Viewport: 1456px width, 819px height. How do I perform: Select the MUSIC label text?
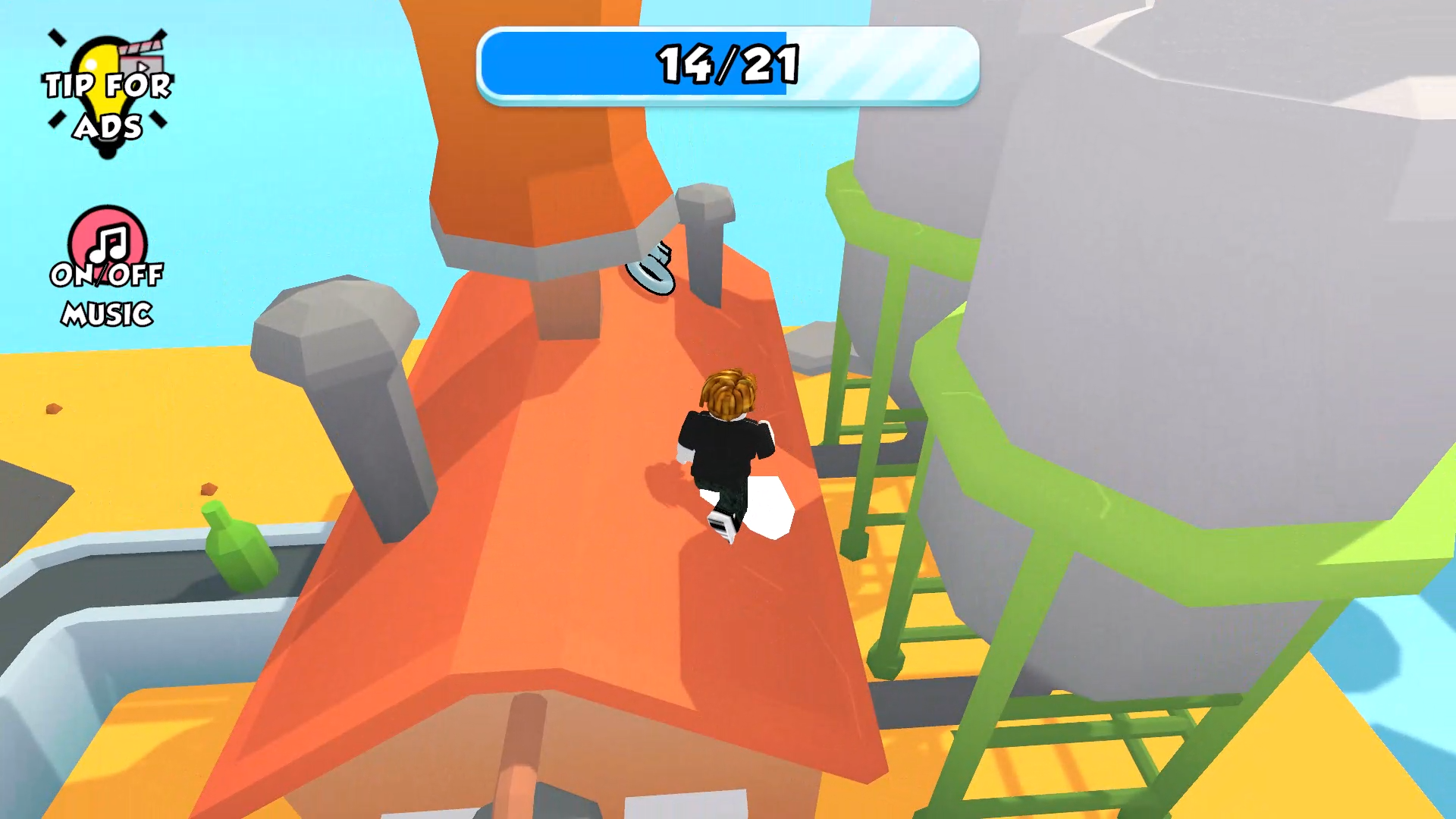108,312
